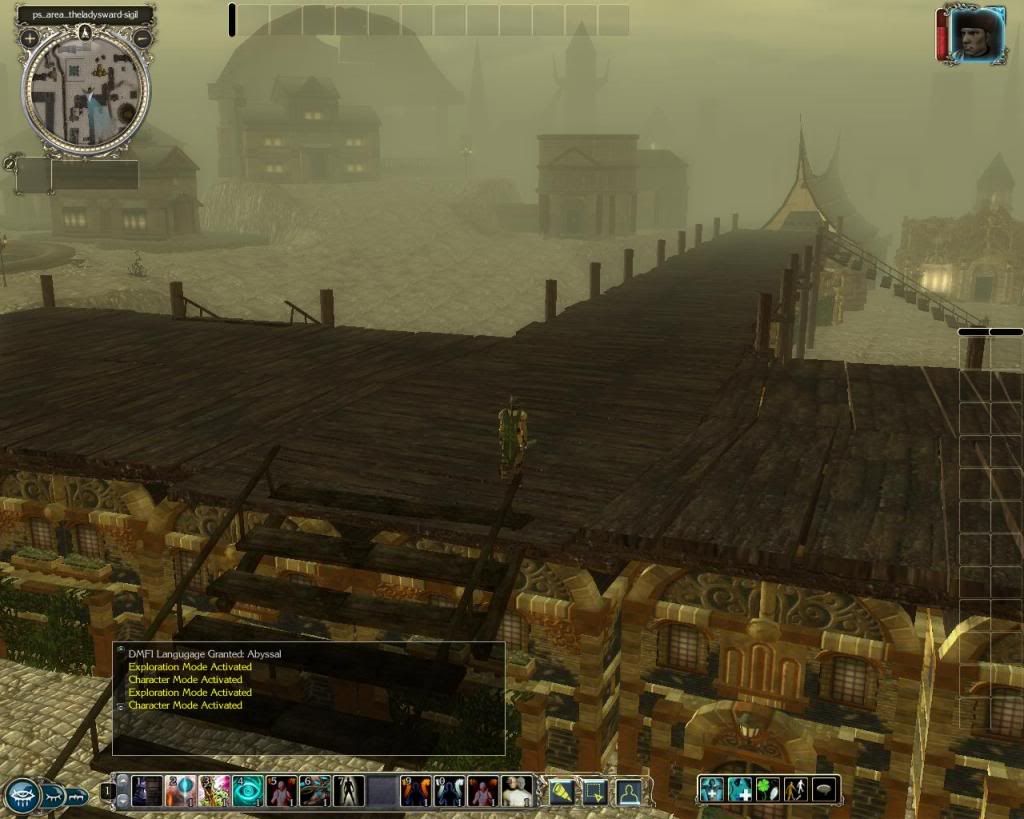Image resolution: width=1024 pixels, height=819 pixels.
Task: Activate the glowing cyan eye ability in slot 4
Action: pyautogui.click(x=248, y=791)
